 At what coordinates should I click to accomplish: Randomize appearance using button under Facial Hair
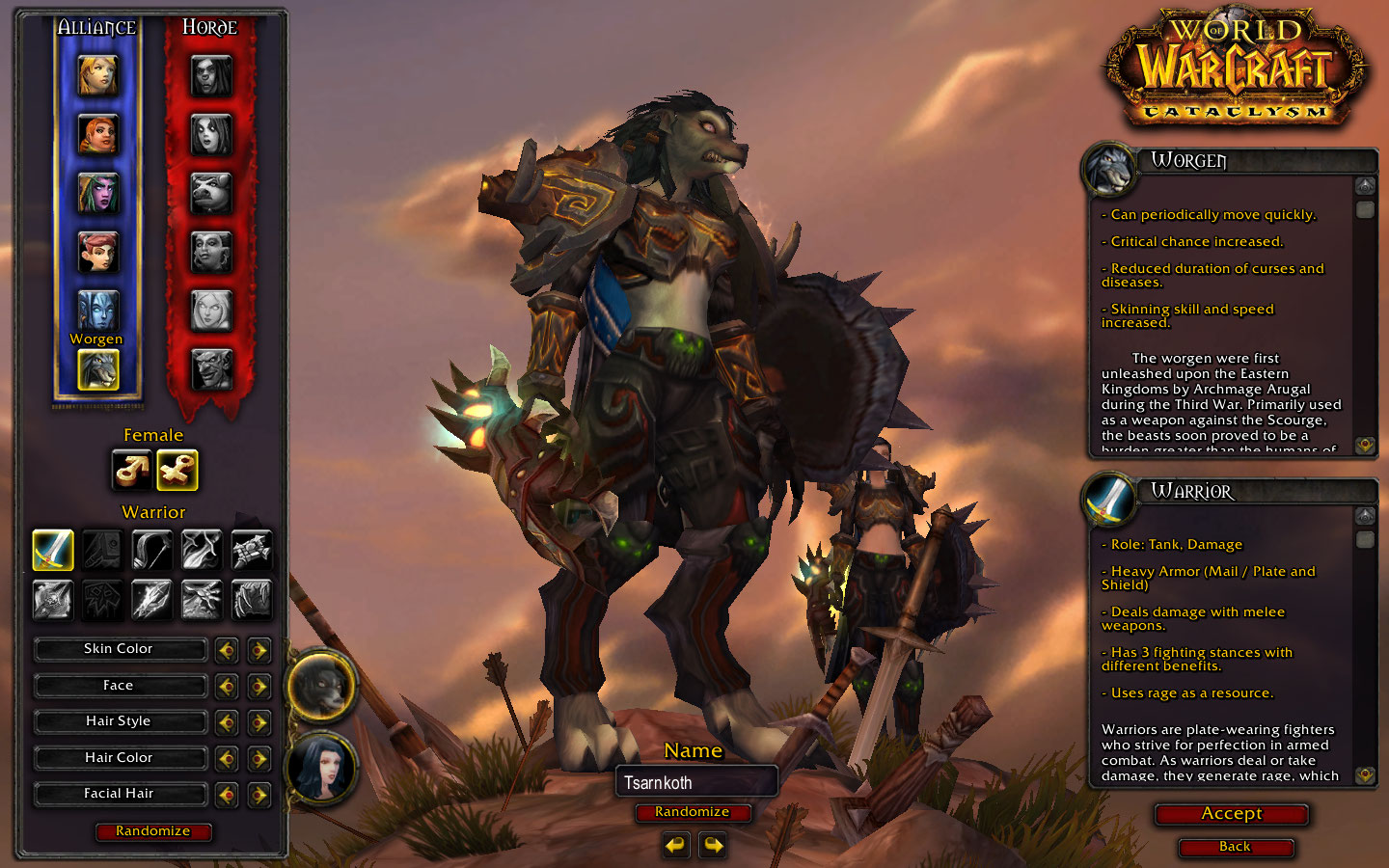coord(152,831)
